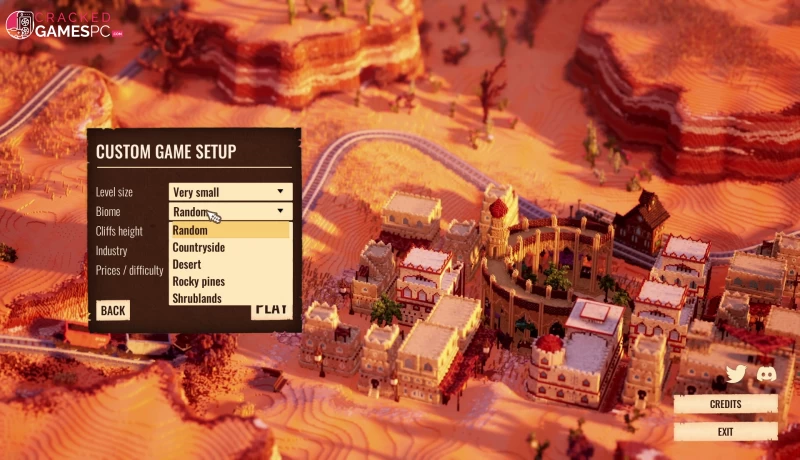Choose the Rocky pines biome

click(230, 281)
